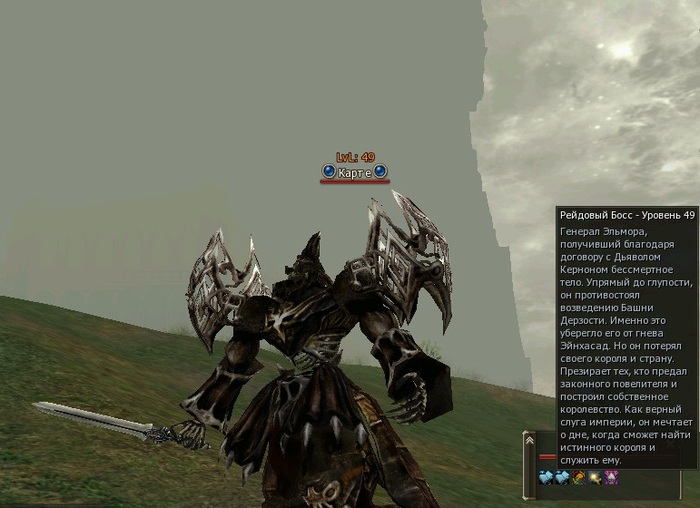Image resolution: width=700 pixels, height=508 pixels.
Task: Click the double-chevron expander on the target panel
Action: [529, 439]
